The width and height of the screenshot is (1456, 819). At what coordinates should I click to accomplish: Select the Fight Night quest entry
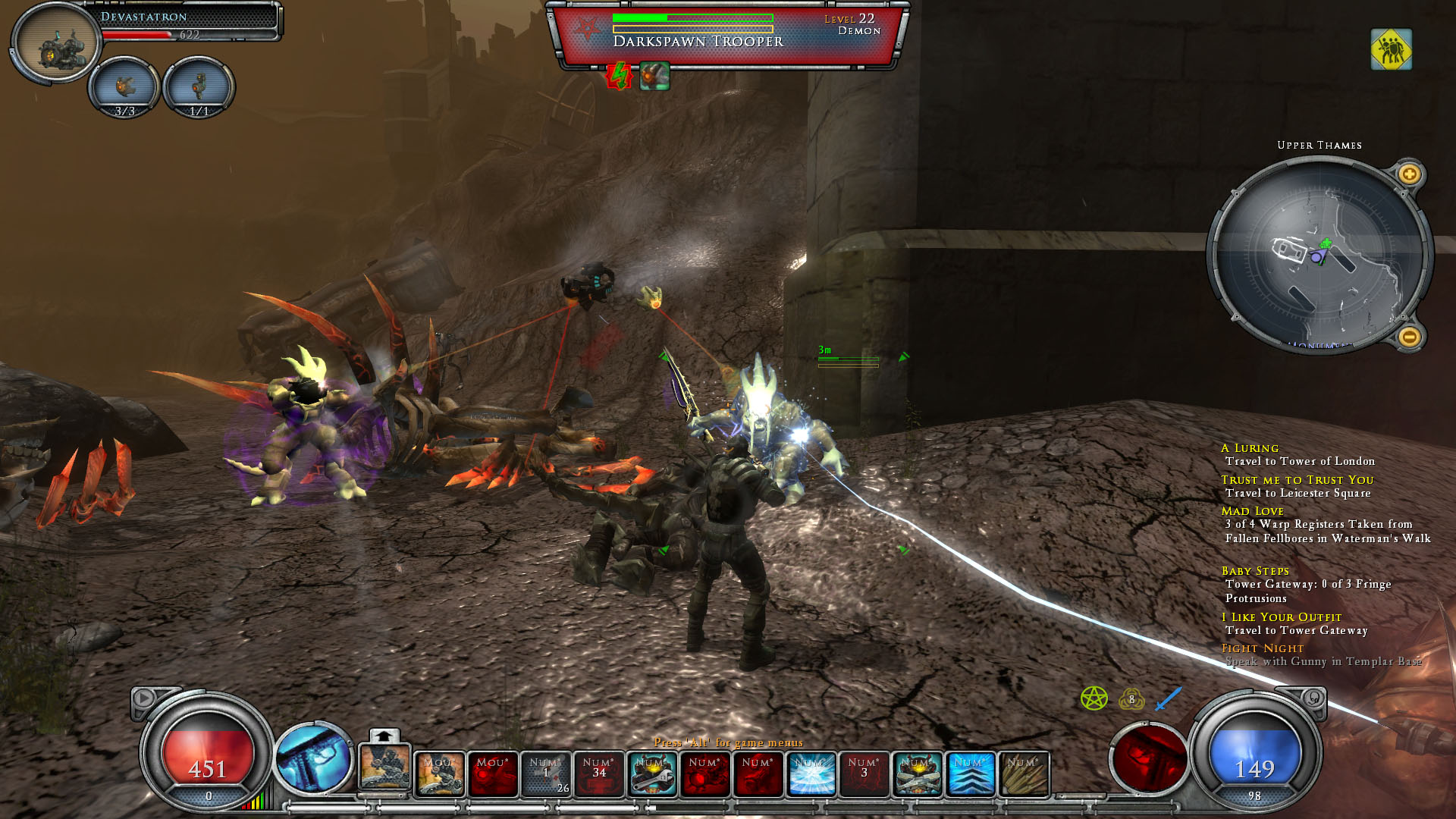pos(1262,648)
